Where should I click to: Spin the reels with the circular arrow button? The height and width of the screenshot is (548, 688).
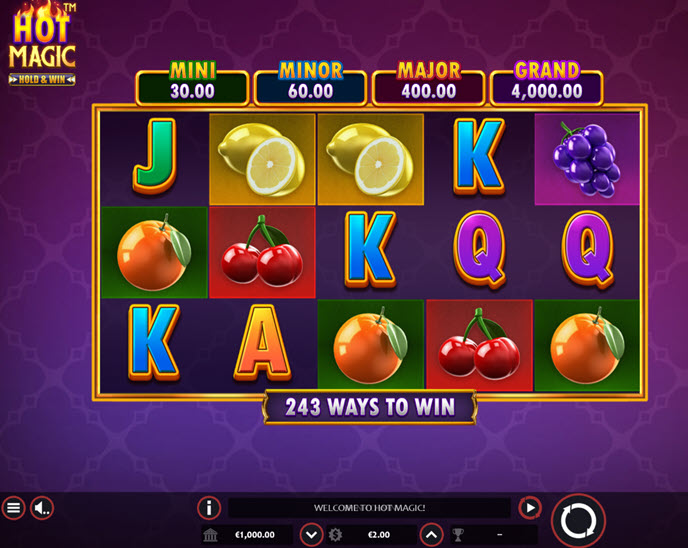click(x=578, y=520)
